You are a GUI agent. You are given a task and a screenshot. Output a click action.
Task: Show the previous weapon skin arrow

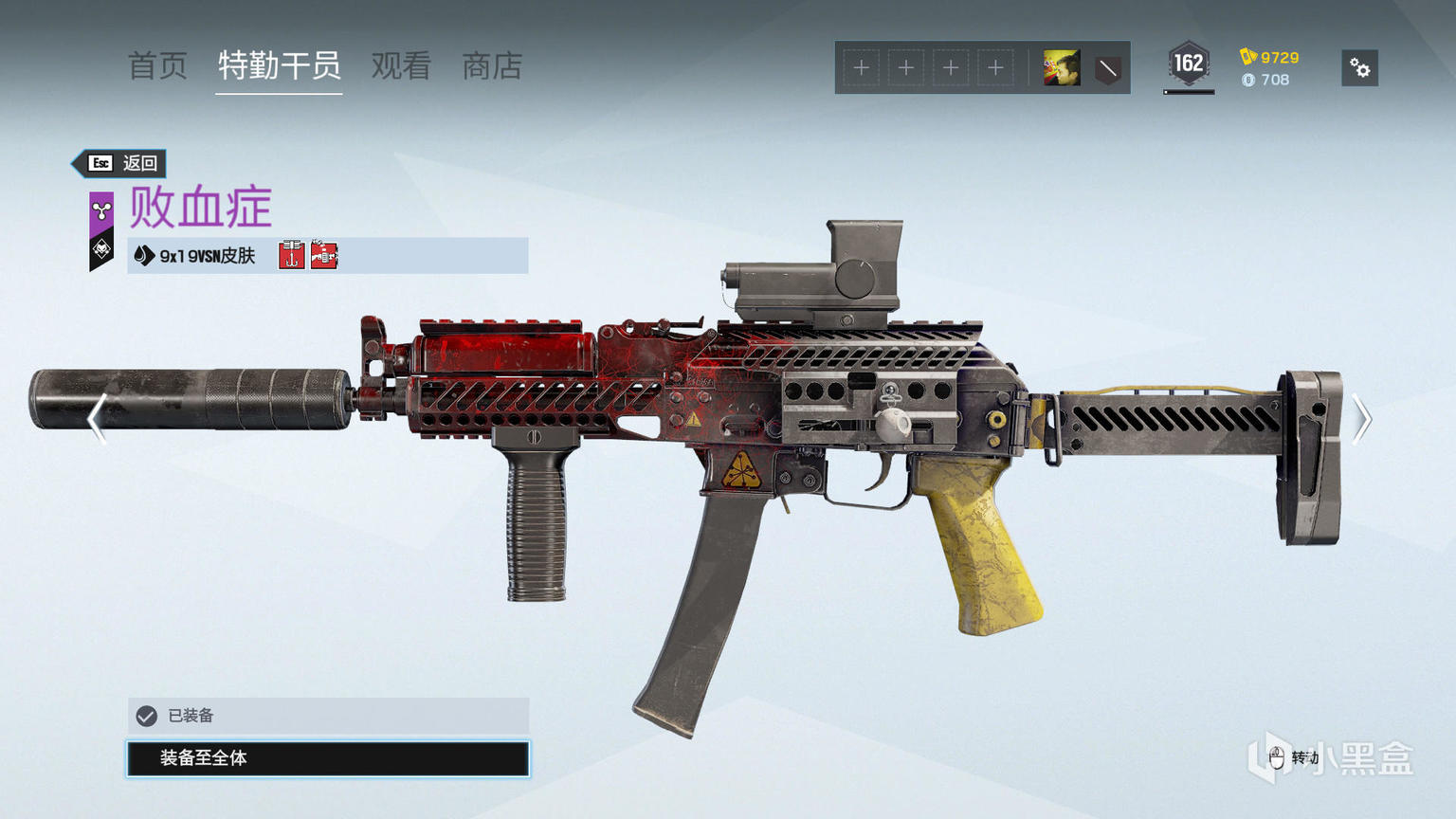(96, 418)
